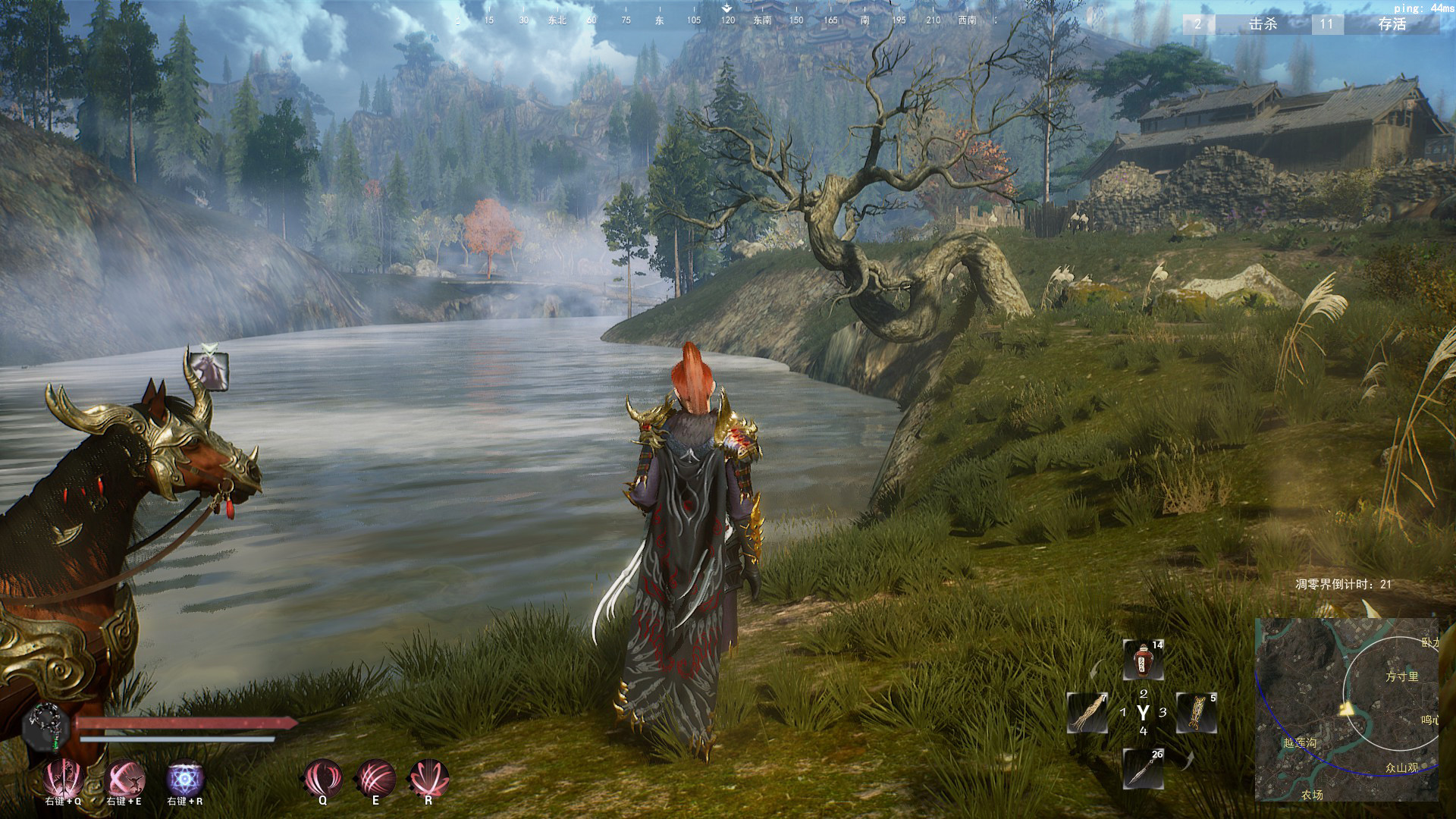The image size is (1456, 819).
Task: Select the red wine jar item slot
Action: [1143, 660]
